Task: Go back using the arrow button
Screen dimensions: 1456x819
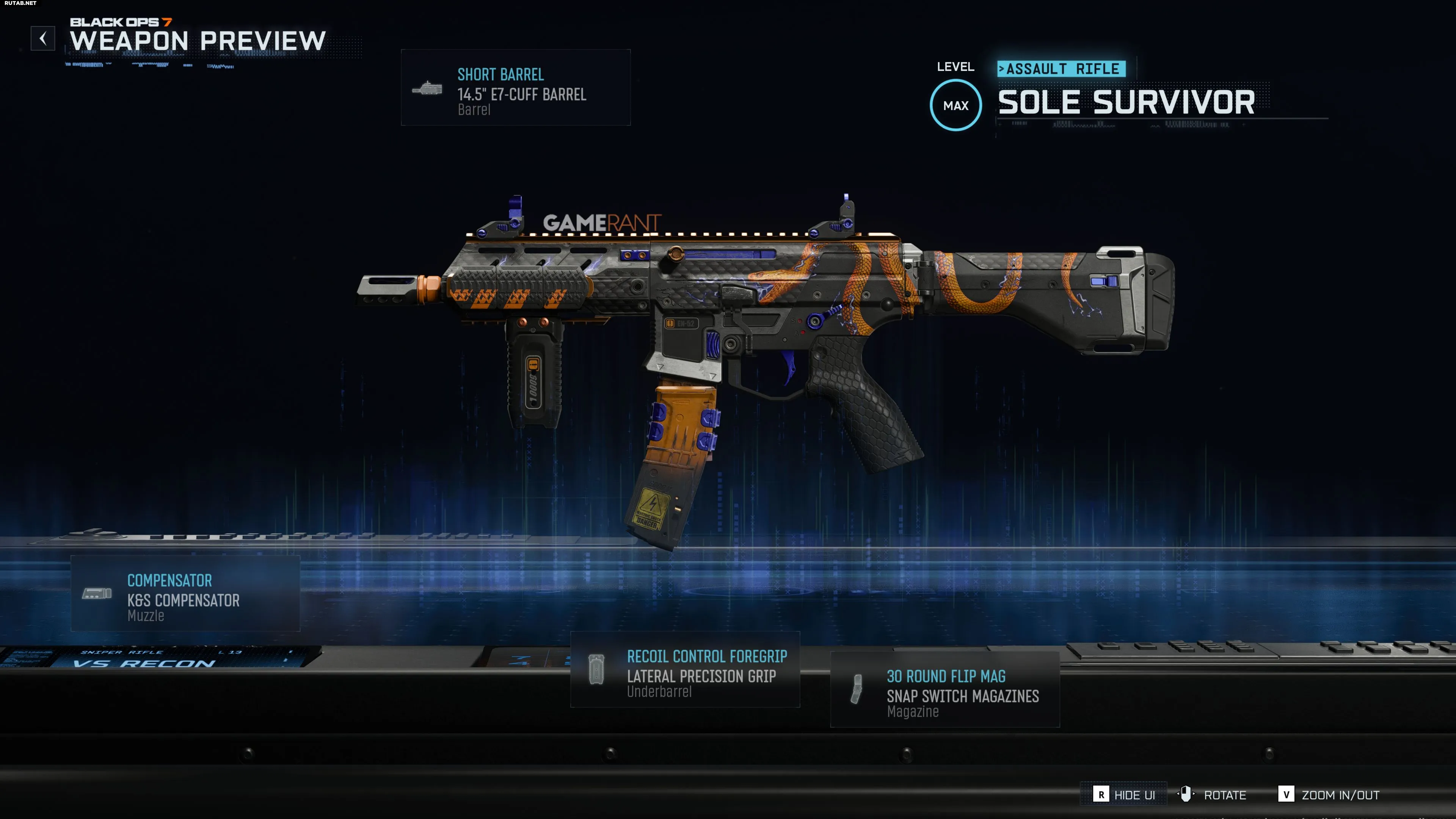Action: click(43, 38)
